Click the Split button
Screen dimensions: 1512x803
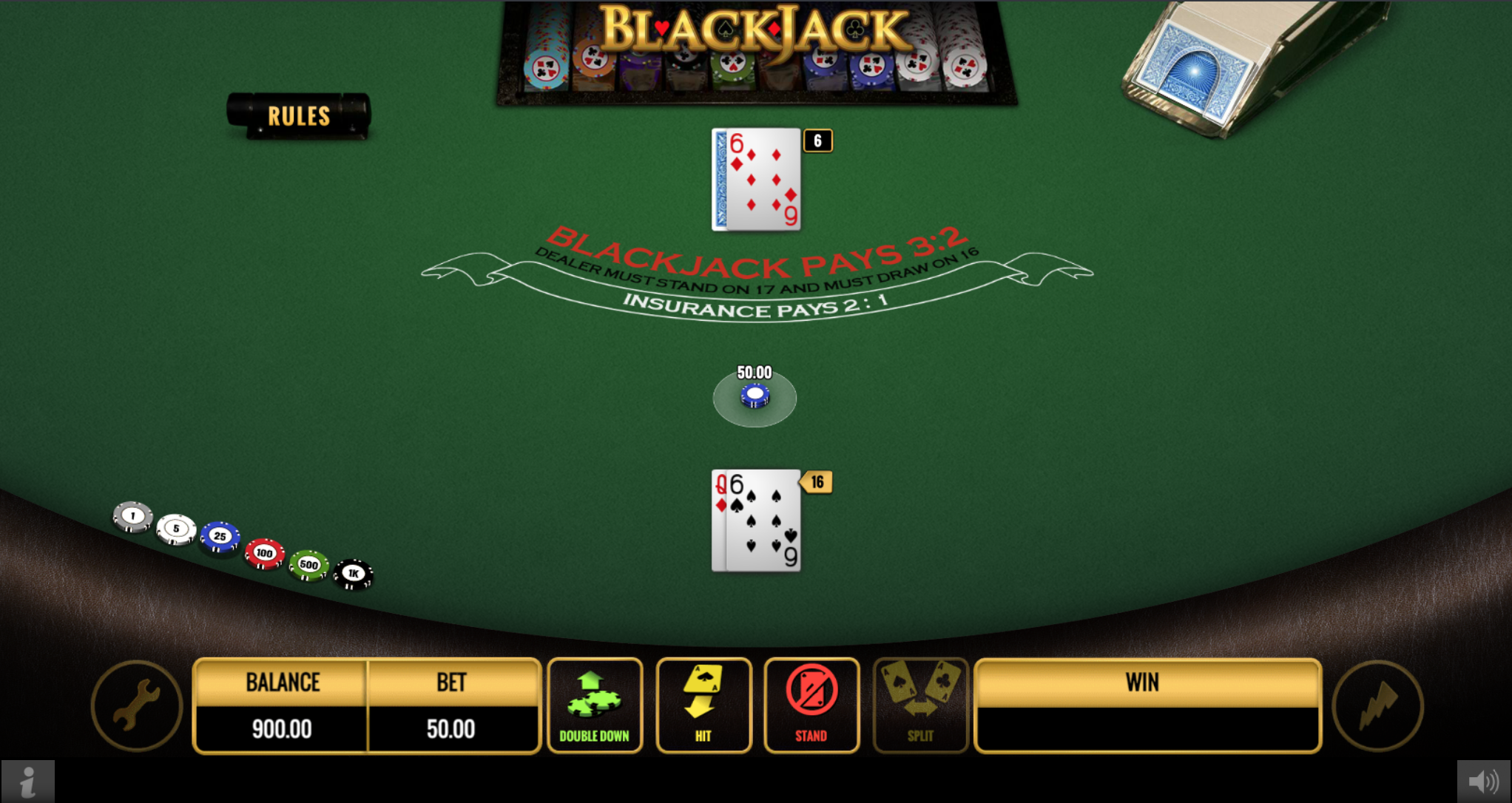[920, 705]
